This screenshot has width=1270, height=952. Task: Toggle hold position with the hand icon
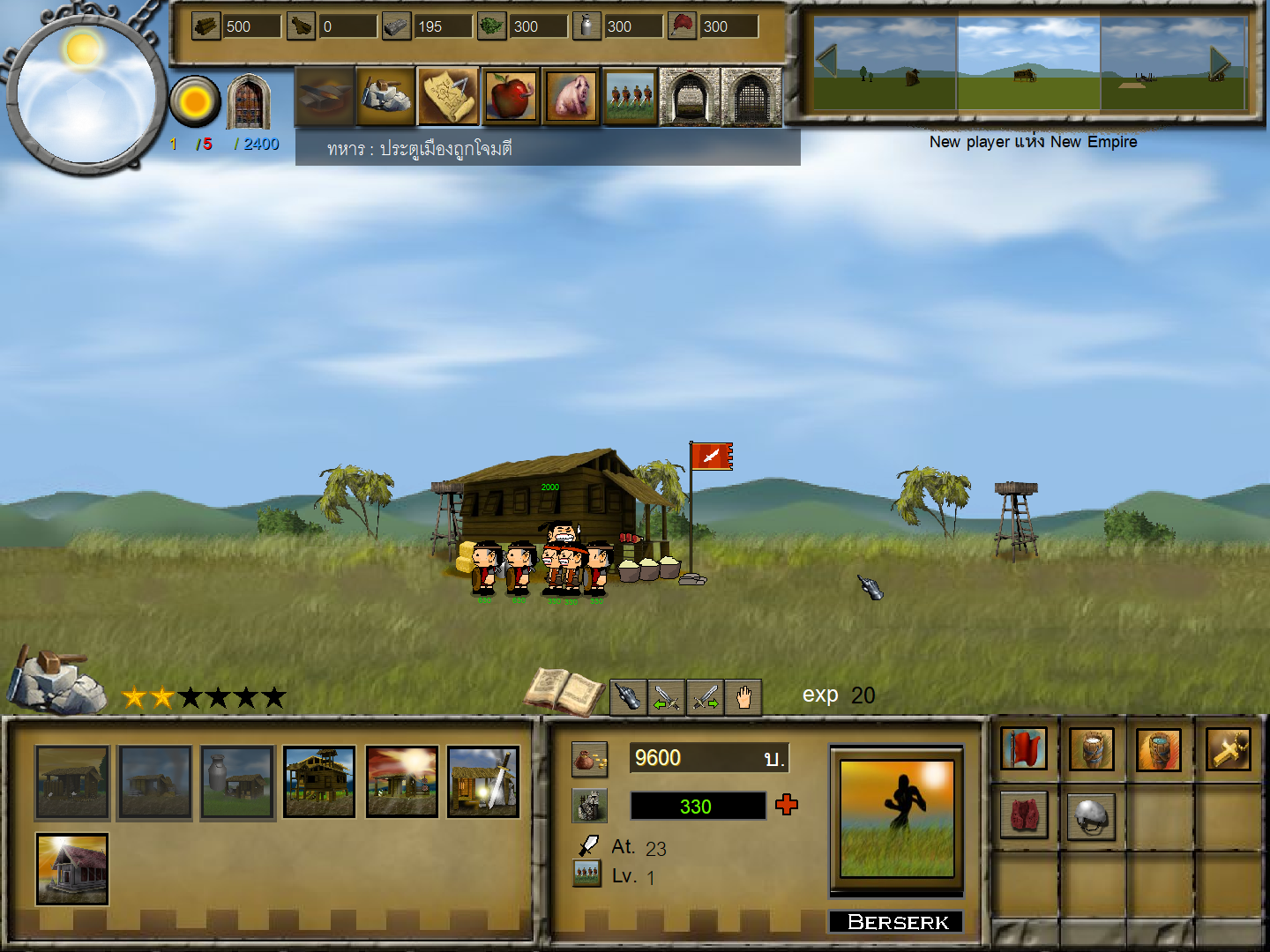pos(743,696)
